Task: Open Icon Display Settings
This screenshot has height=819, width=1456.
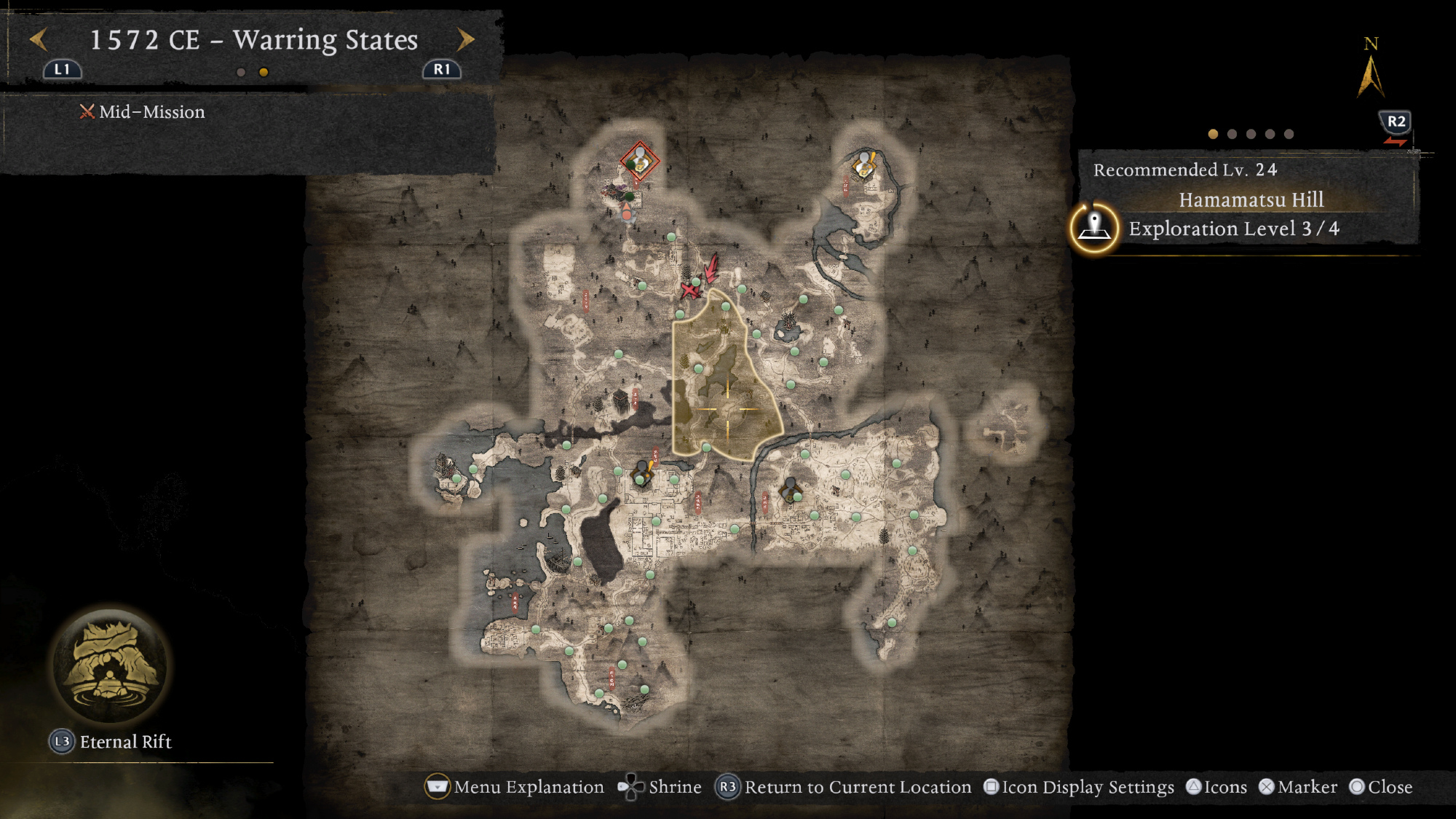Action: click(1079, 787)
